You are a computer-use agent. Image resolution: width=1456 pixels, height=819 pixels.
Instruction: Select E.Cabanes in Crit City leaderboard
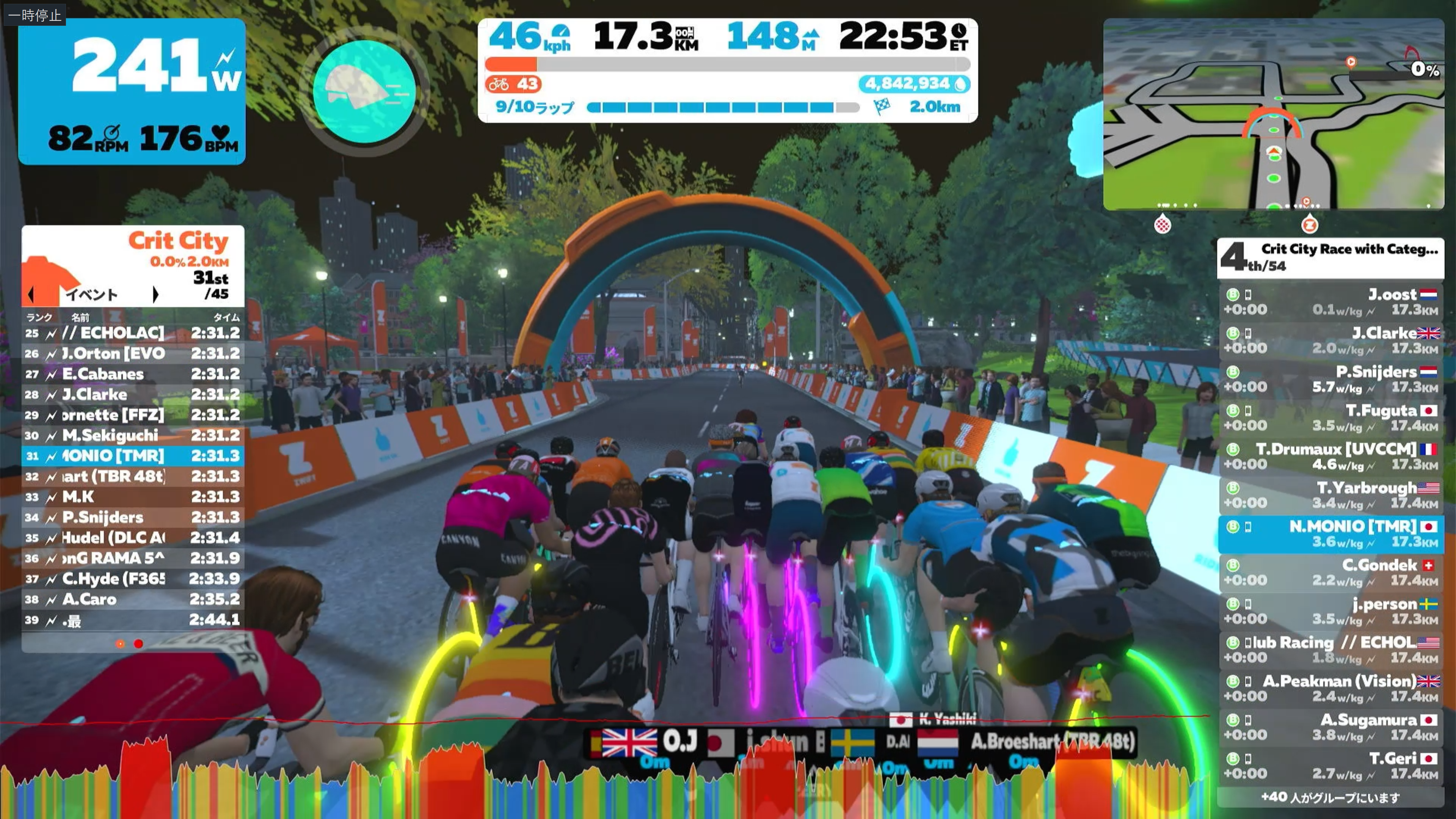pyautogui.click(x=133, y=374)
